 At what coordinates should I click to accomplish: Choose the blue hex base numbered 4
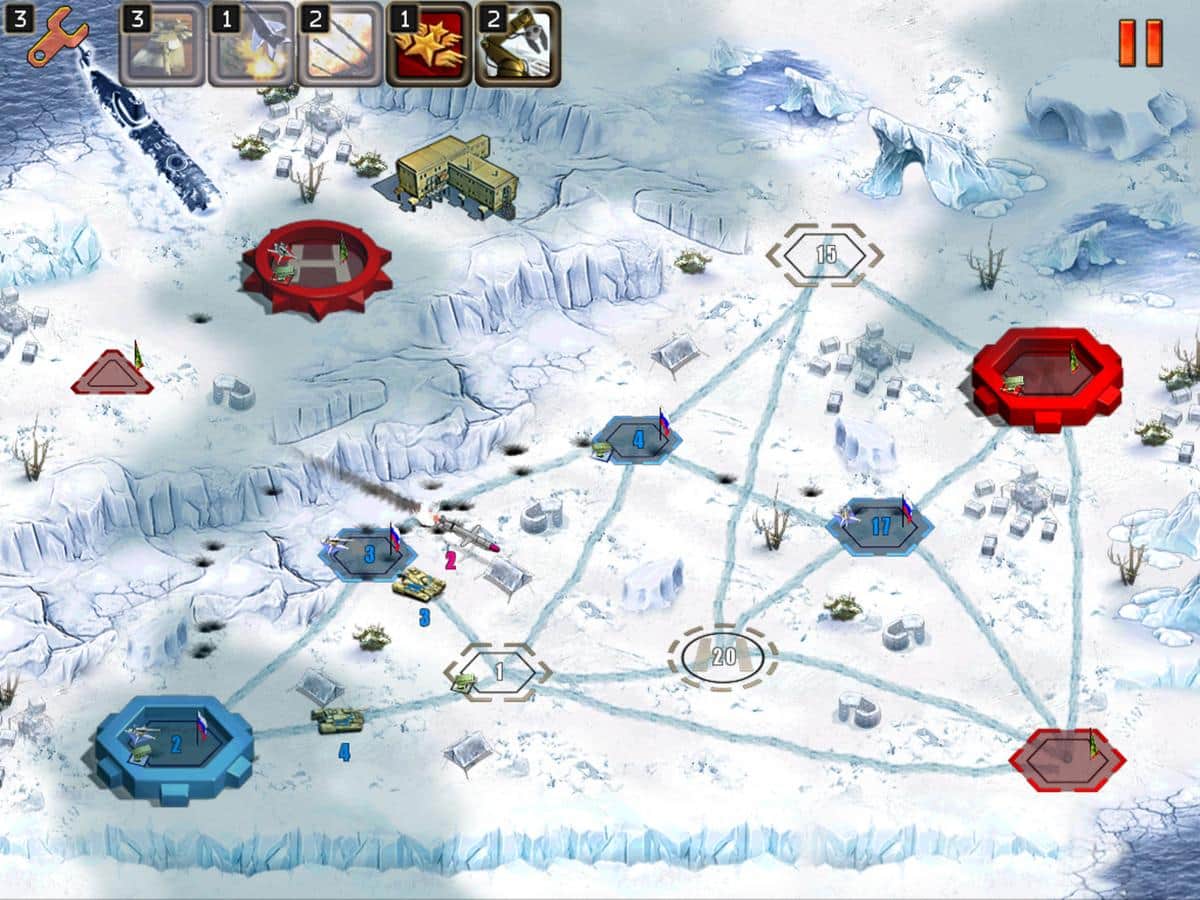637,440
